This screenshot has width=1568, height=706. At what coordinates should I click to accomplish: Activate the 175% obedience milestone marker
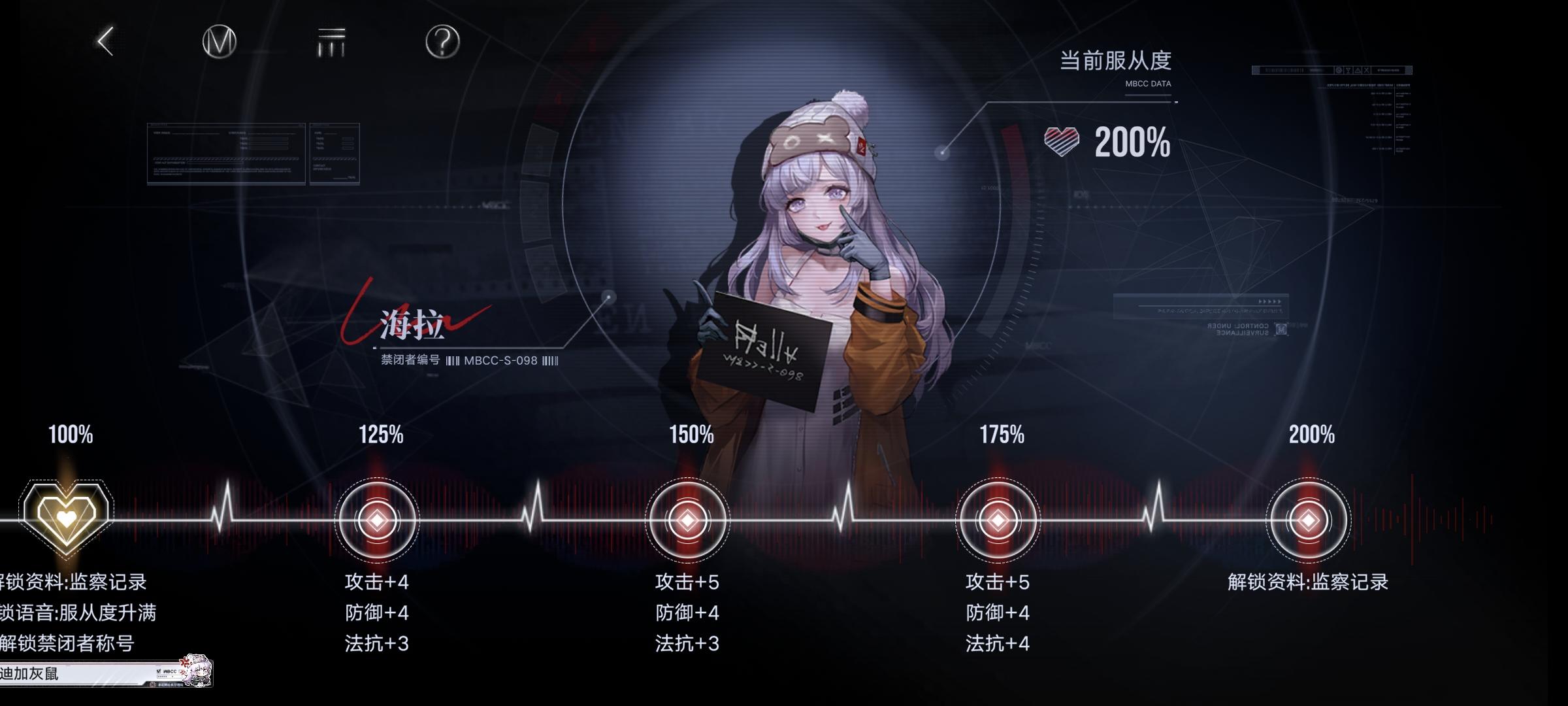(996, 520)
